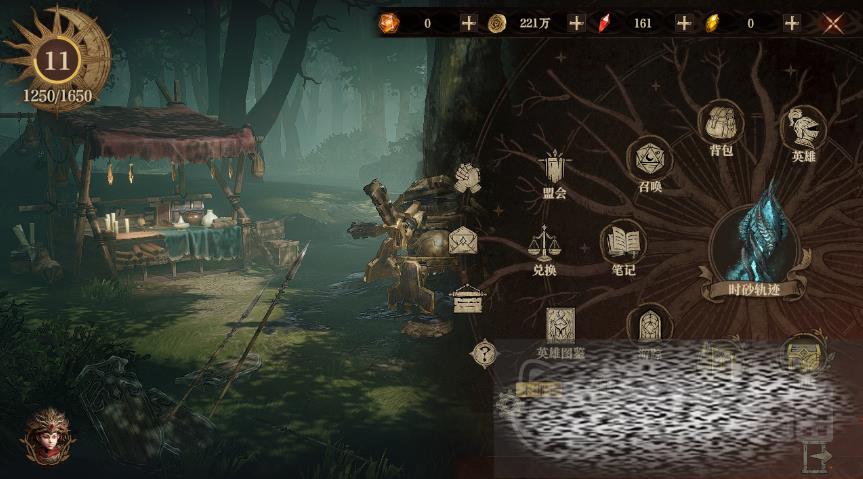The image size is (863, 479).
Task: Open the 盟会 guild menu
Action: 553,170
